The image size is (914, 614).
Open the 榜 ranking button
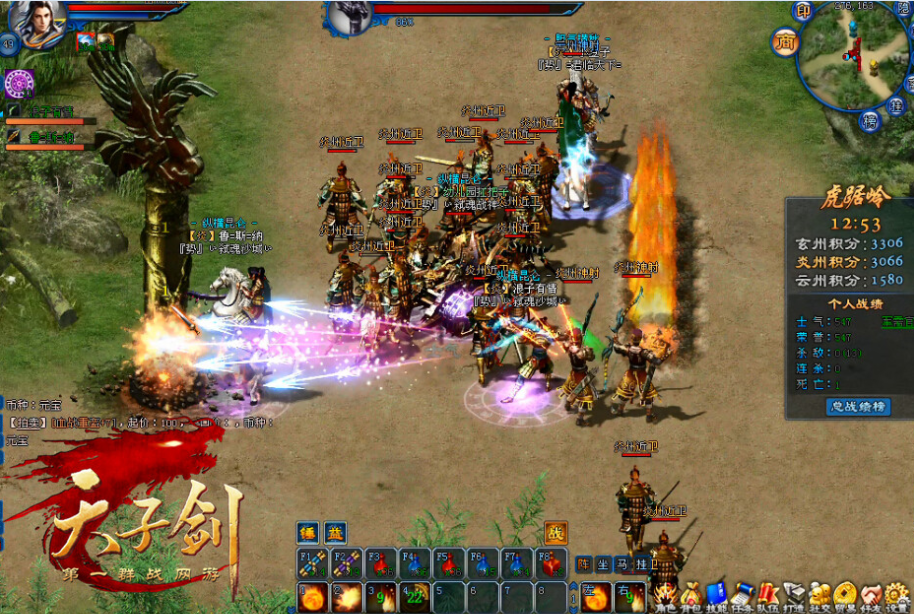coord(870,122)
